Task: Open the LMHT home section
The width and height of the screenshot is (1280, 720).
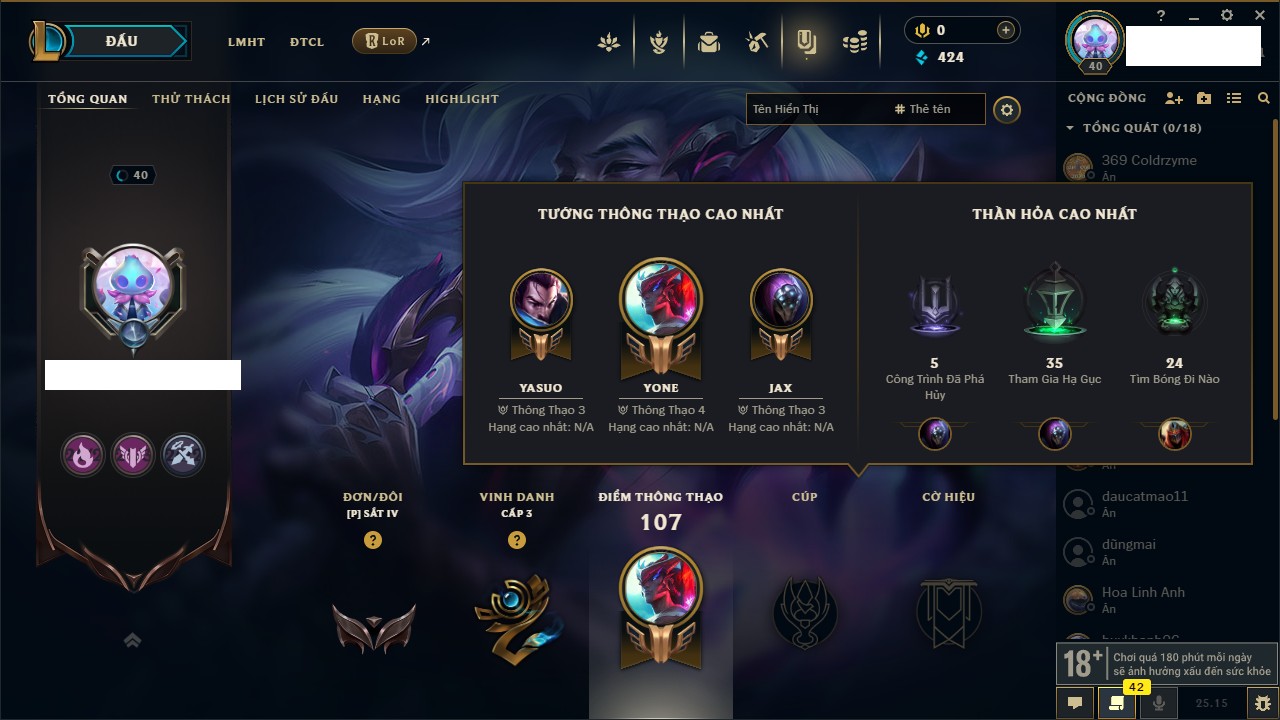Action: click(x=246, y=42)
